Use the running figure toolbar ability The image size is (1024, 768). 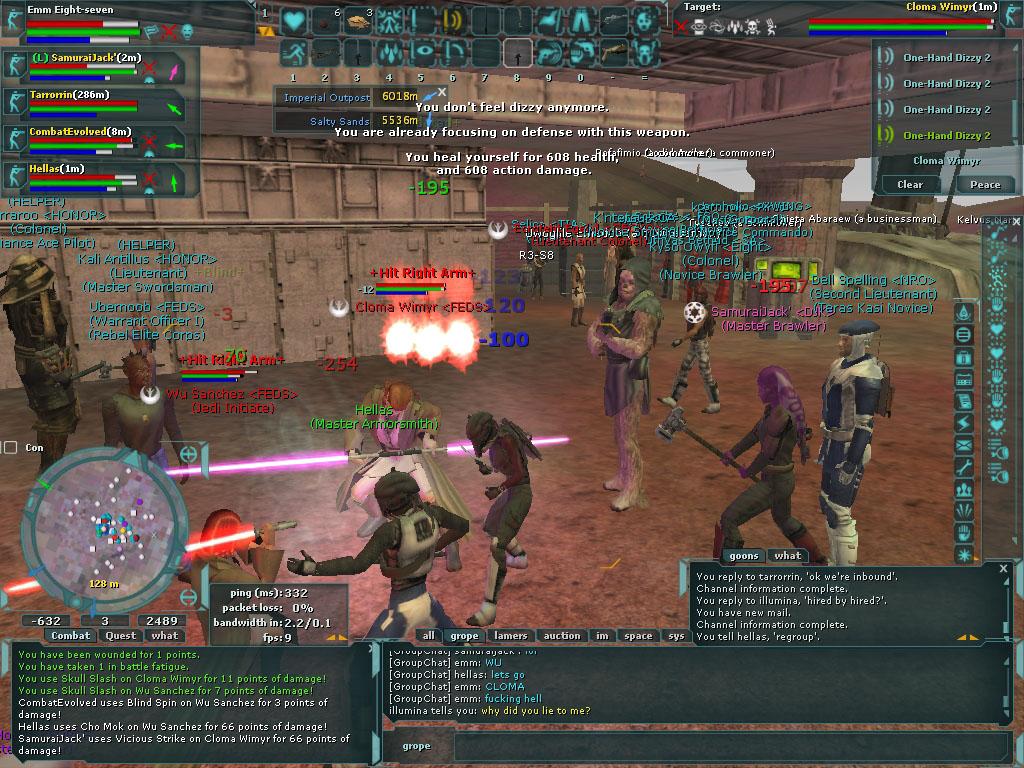[293, 53]
